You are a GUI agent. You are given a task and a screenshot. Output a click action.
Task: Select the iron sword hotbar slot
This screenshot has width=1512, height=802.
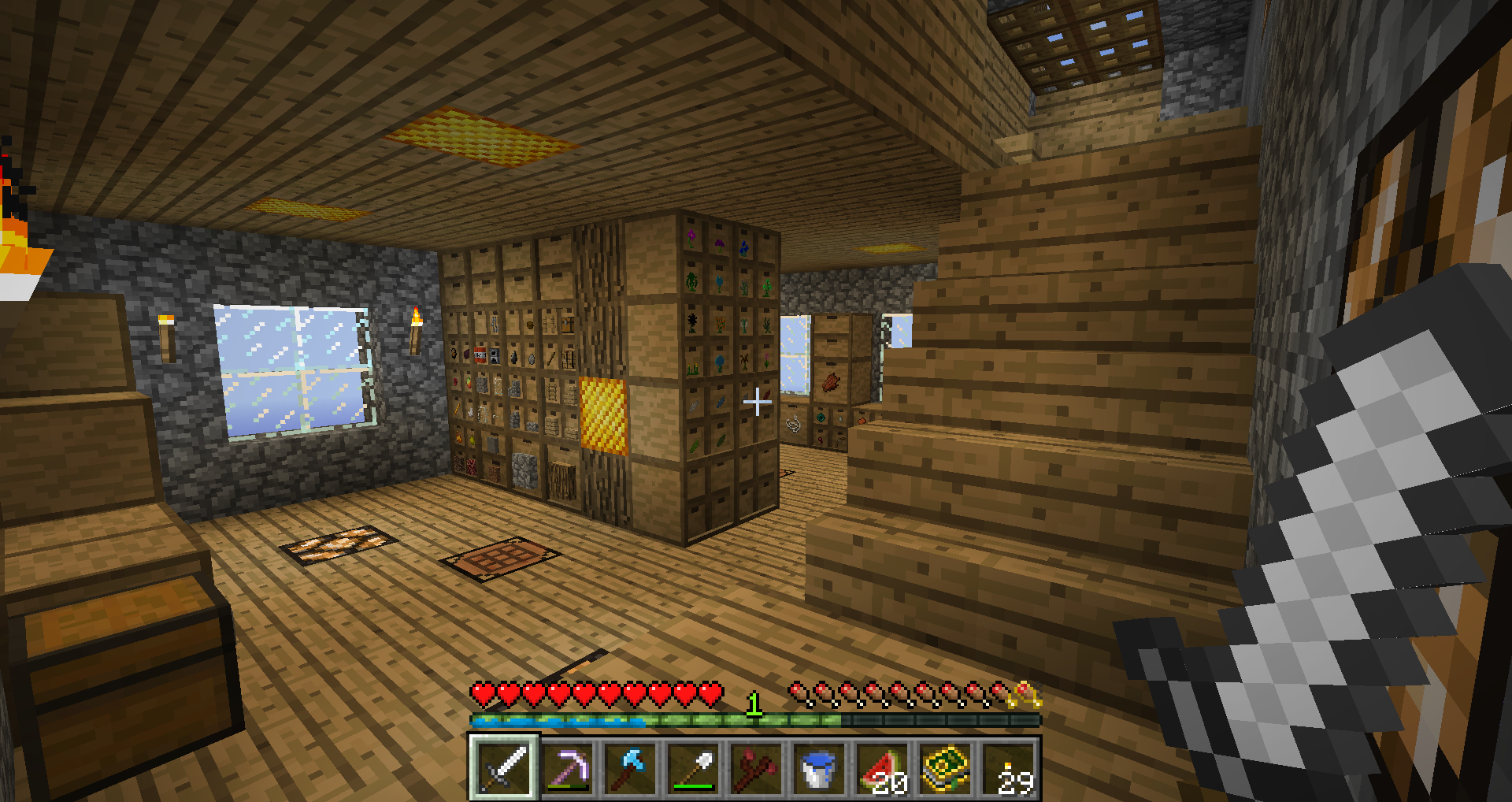point(504,767)
